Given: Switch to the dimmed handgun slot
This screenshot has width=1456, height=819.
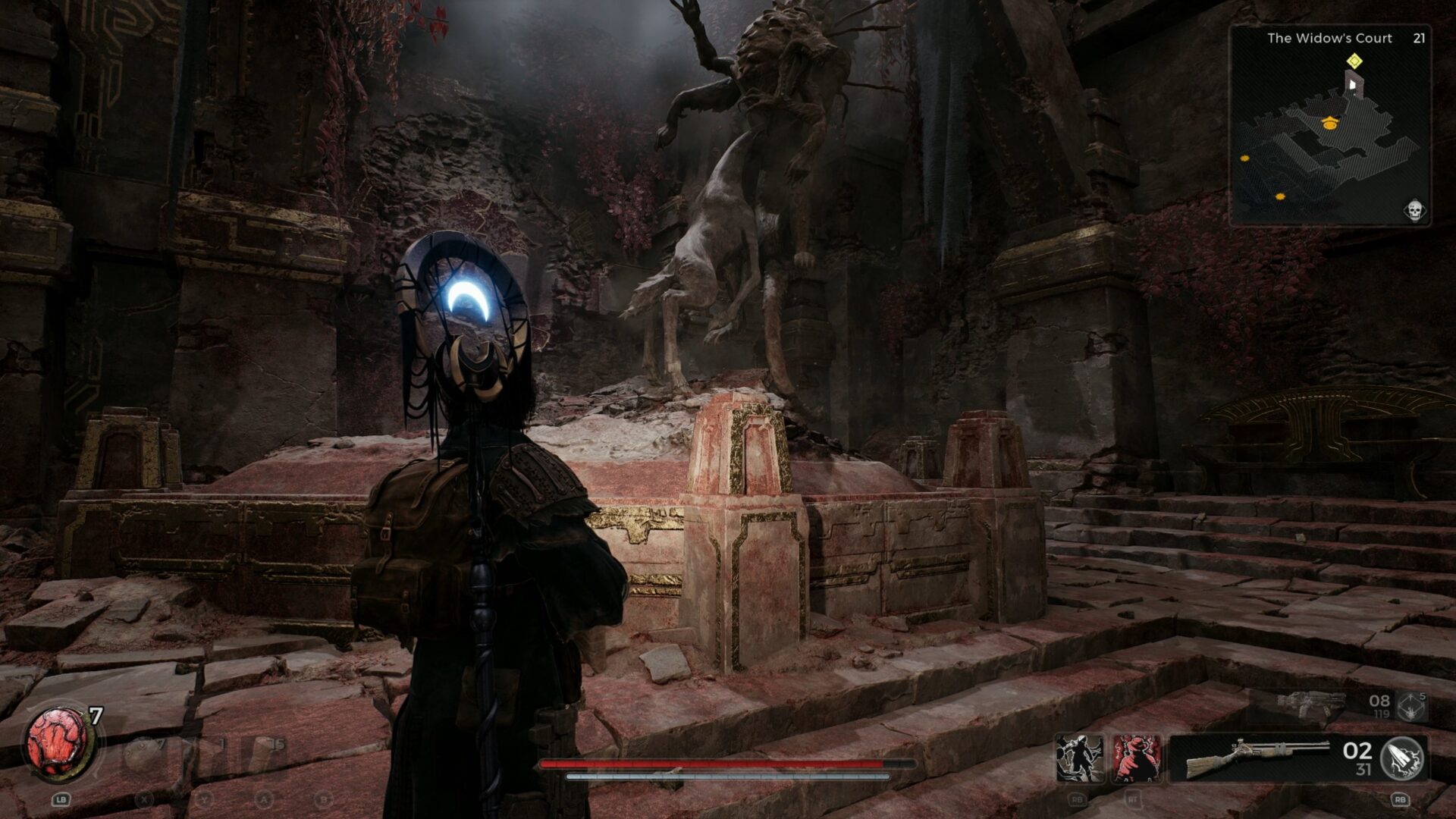Looking at the screenshot, I should [x=1310, y=704].
